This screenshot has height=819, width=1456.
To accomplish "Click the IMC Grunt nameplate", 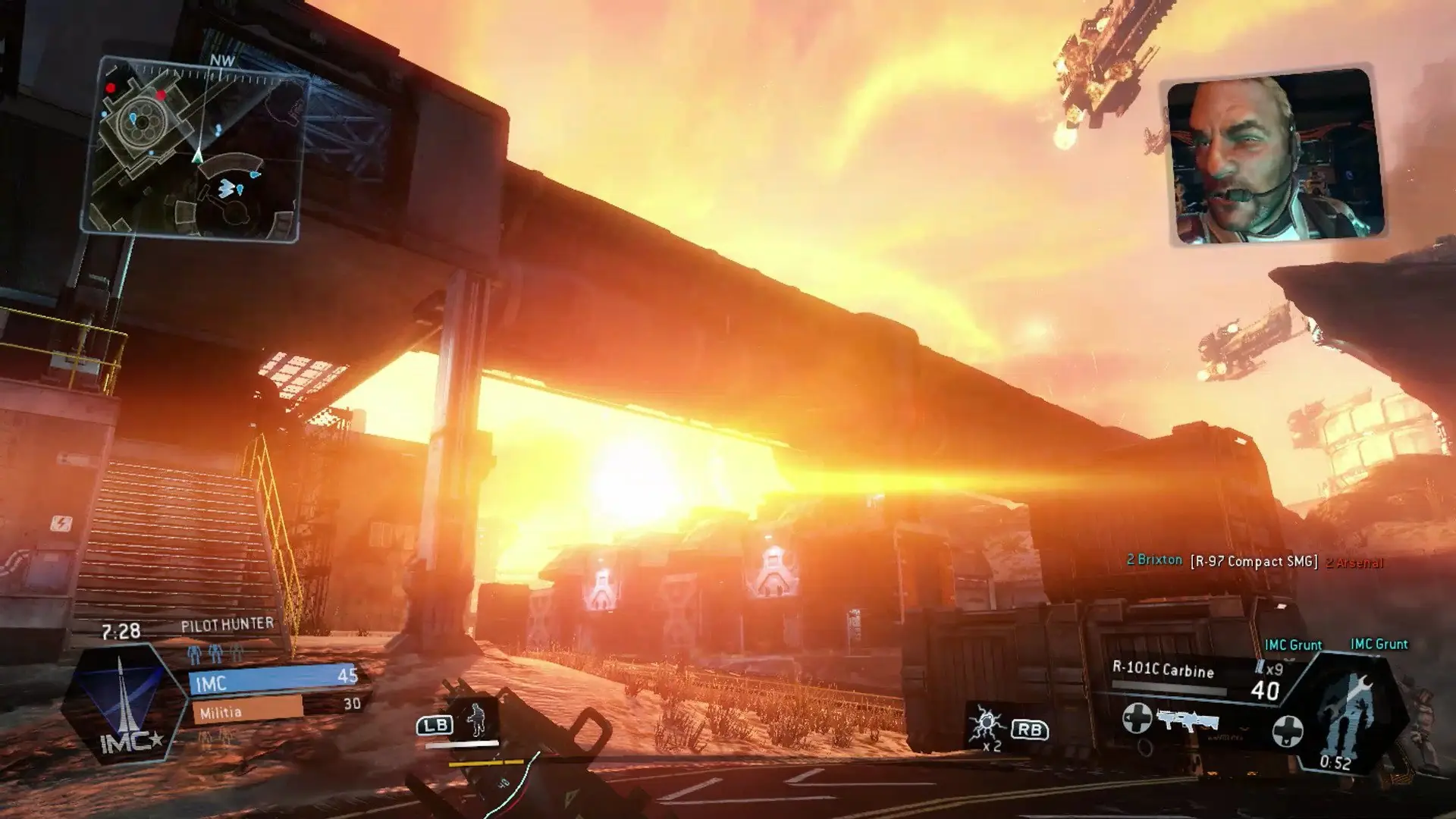I will pos(1293,644).
